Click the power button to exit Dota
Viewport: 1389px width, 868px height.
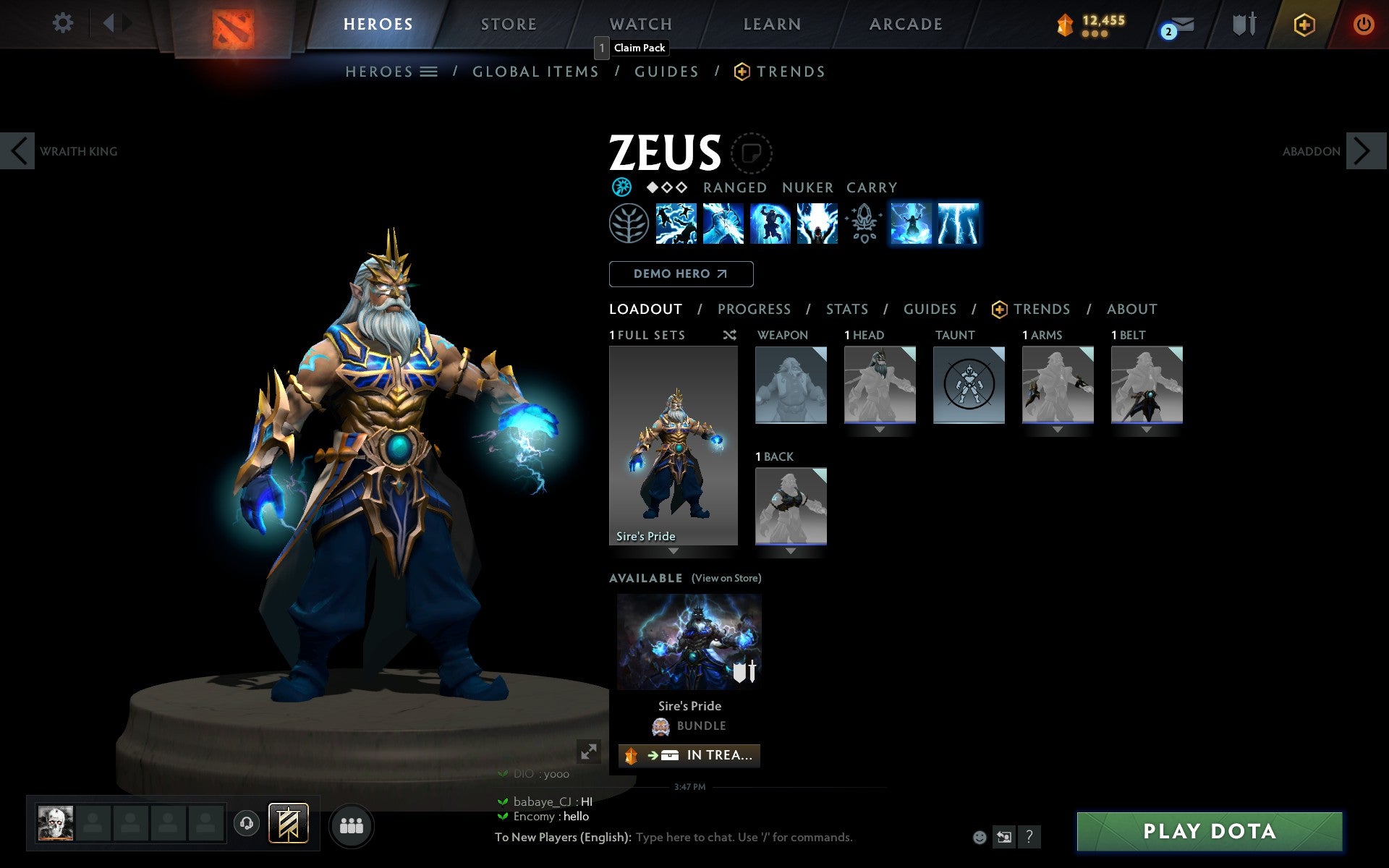point(1363,23)
